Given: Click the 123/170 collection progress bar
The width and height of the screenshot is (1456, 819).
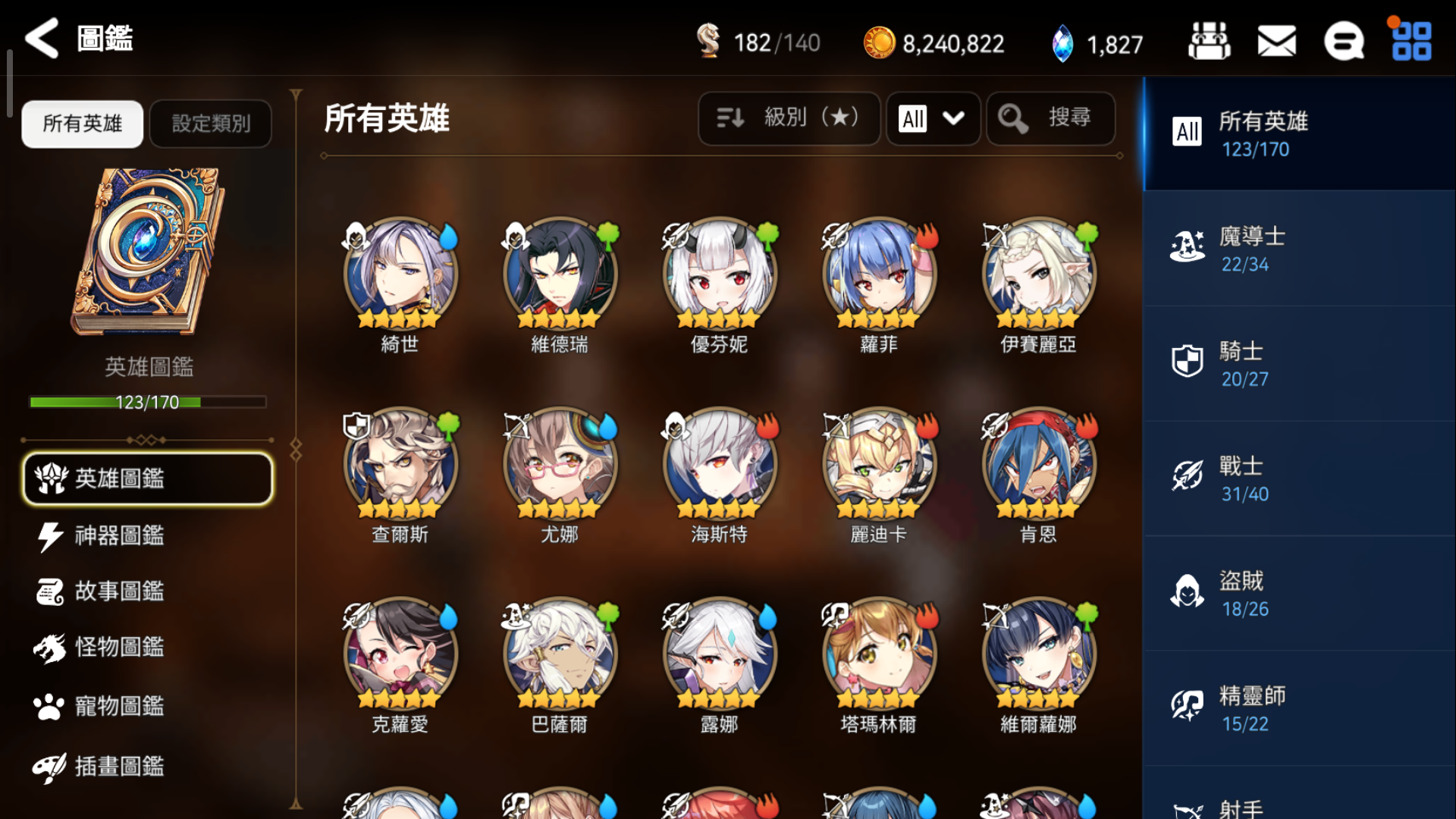Looking at the screenshot, I should coord(147,402).
